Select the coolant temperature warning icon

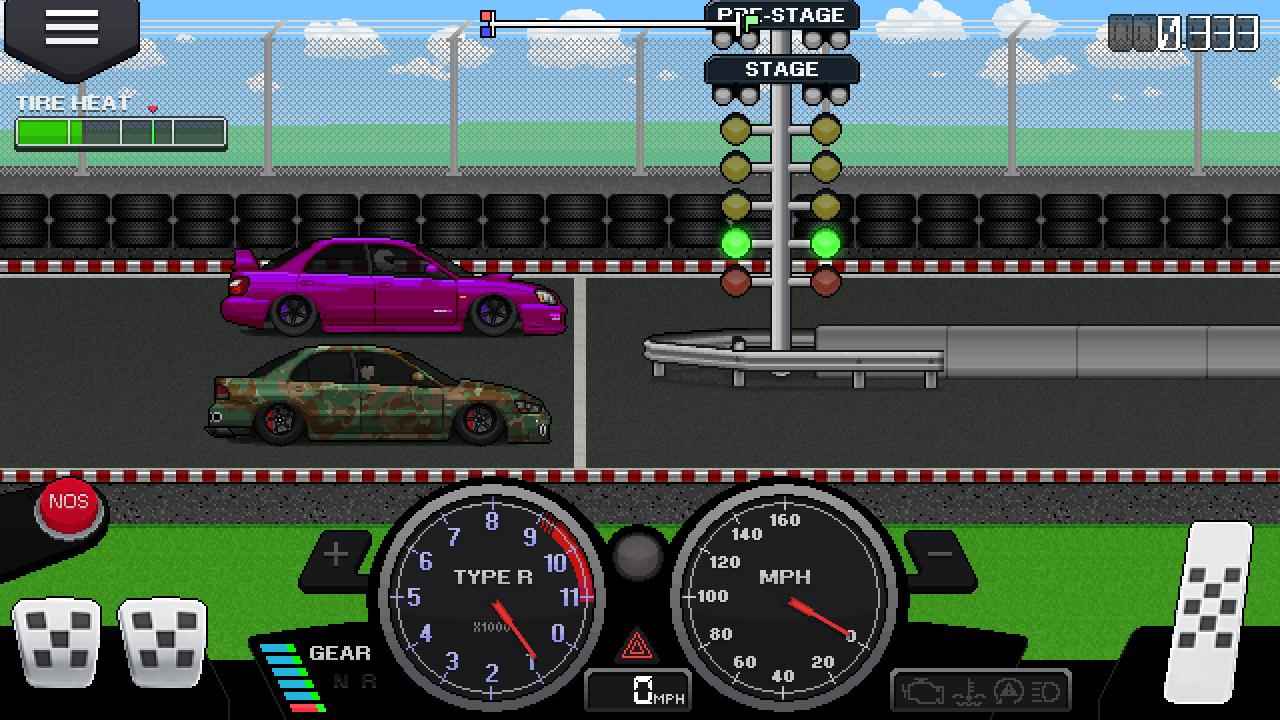967,690
